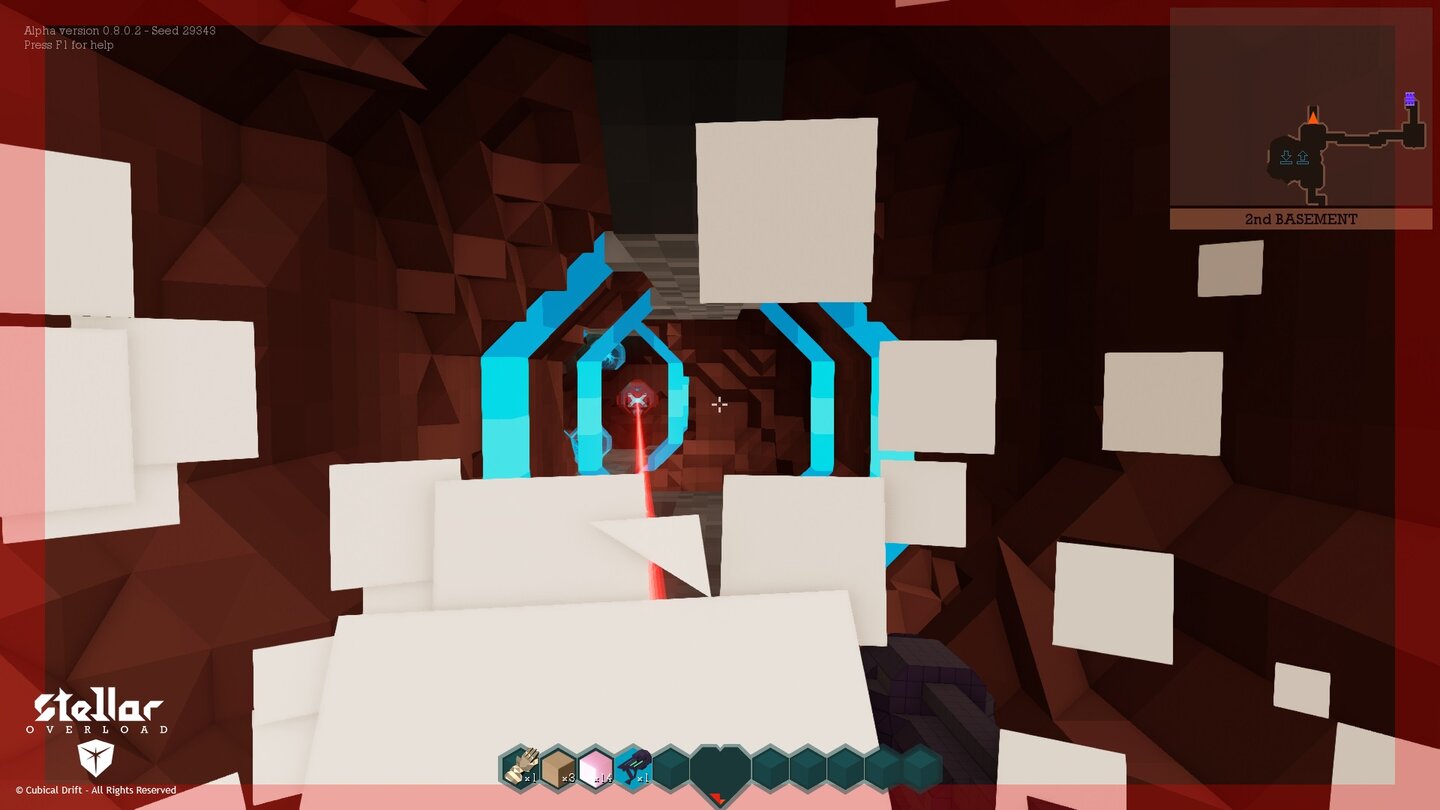
Task: Click the 2nd BASEMENT floor label
Action: click(x=1301, y=218)
